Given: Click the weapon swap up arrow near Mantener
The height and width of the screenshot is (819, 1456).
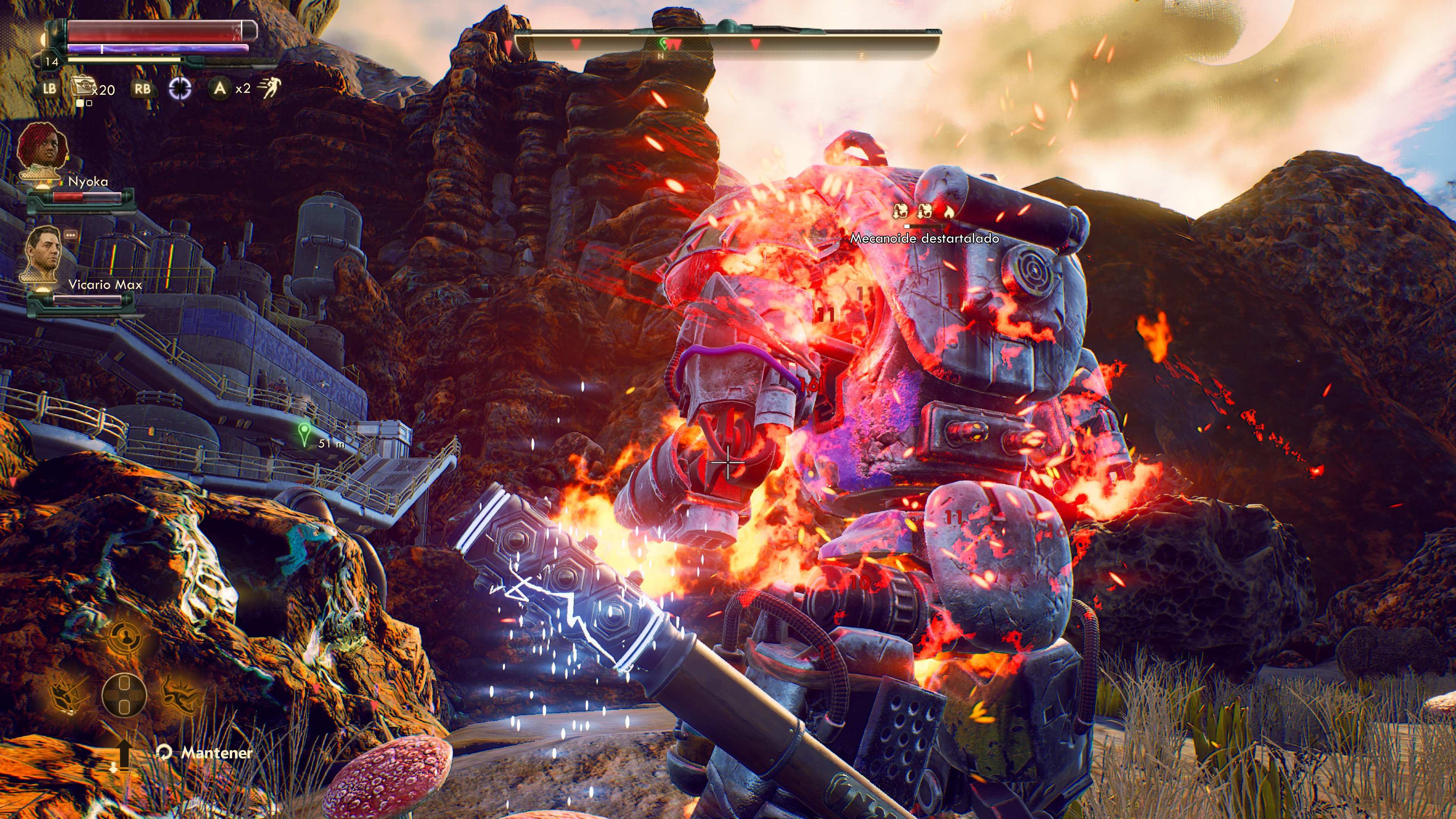Looking at the screenshot, I should point(125,755).
